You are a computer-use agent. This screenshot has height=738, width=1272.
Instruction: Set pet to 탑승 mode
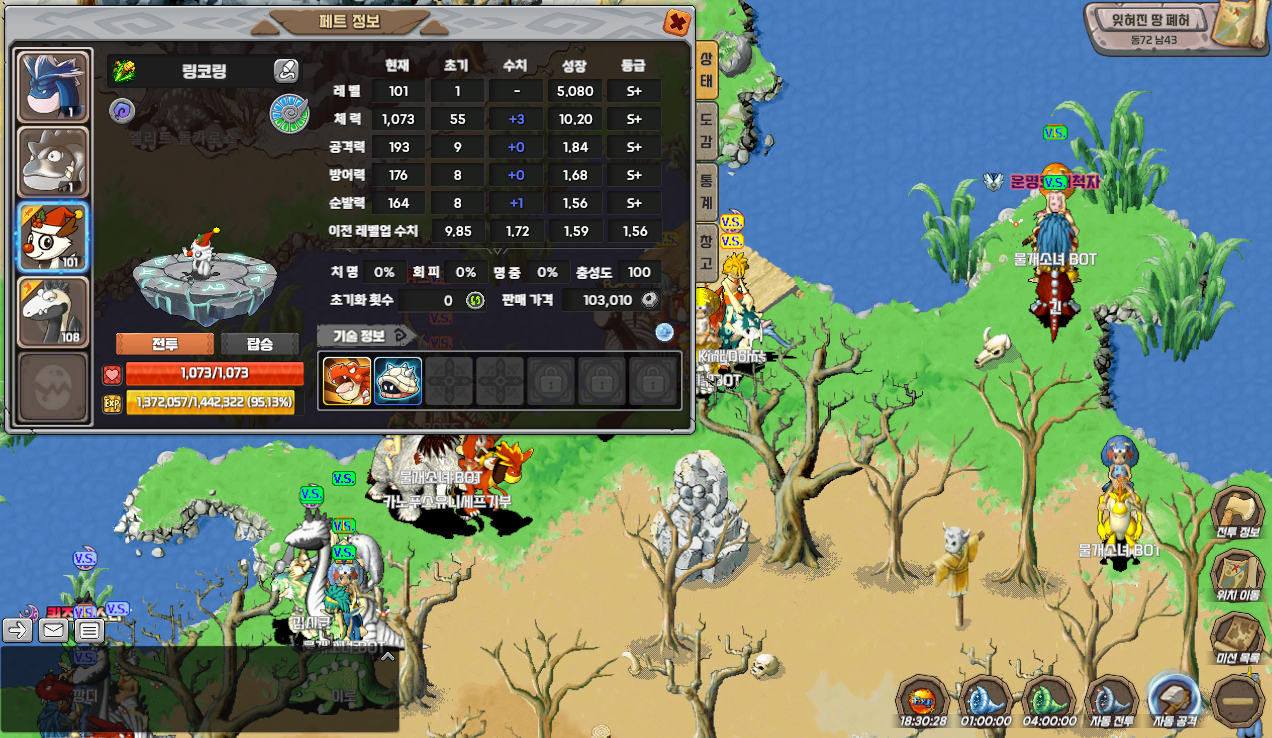point(260,344)
